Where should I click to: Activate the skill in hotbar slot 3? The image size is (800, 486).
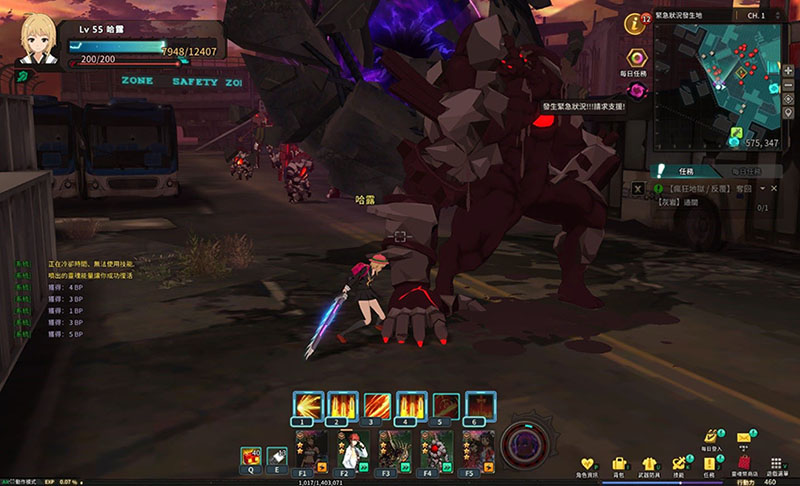click(378, 405)
